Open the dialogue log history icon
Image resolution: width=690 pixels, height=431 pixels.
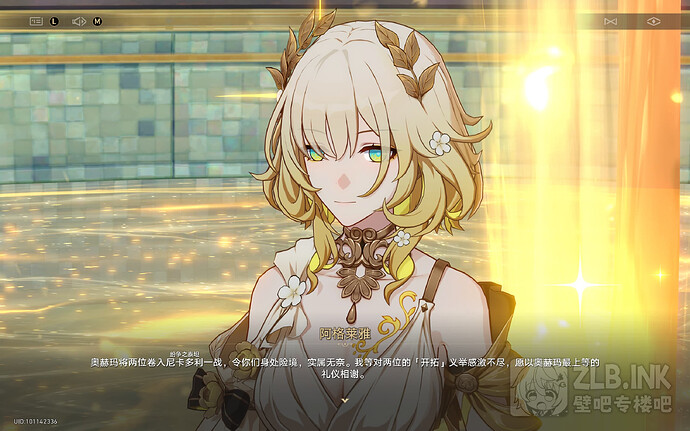tap(37, 20)
